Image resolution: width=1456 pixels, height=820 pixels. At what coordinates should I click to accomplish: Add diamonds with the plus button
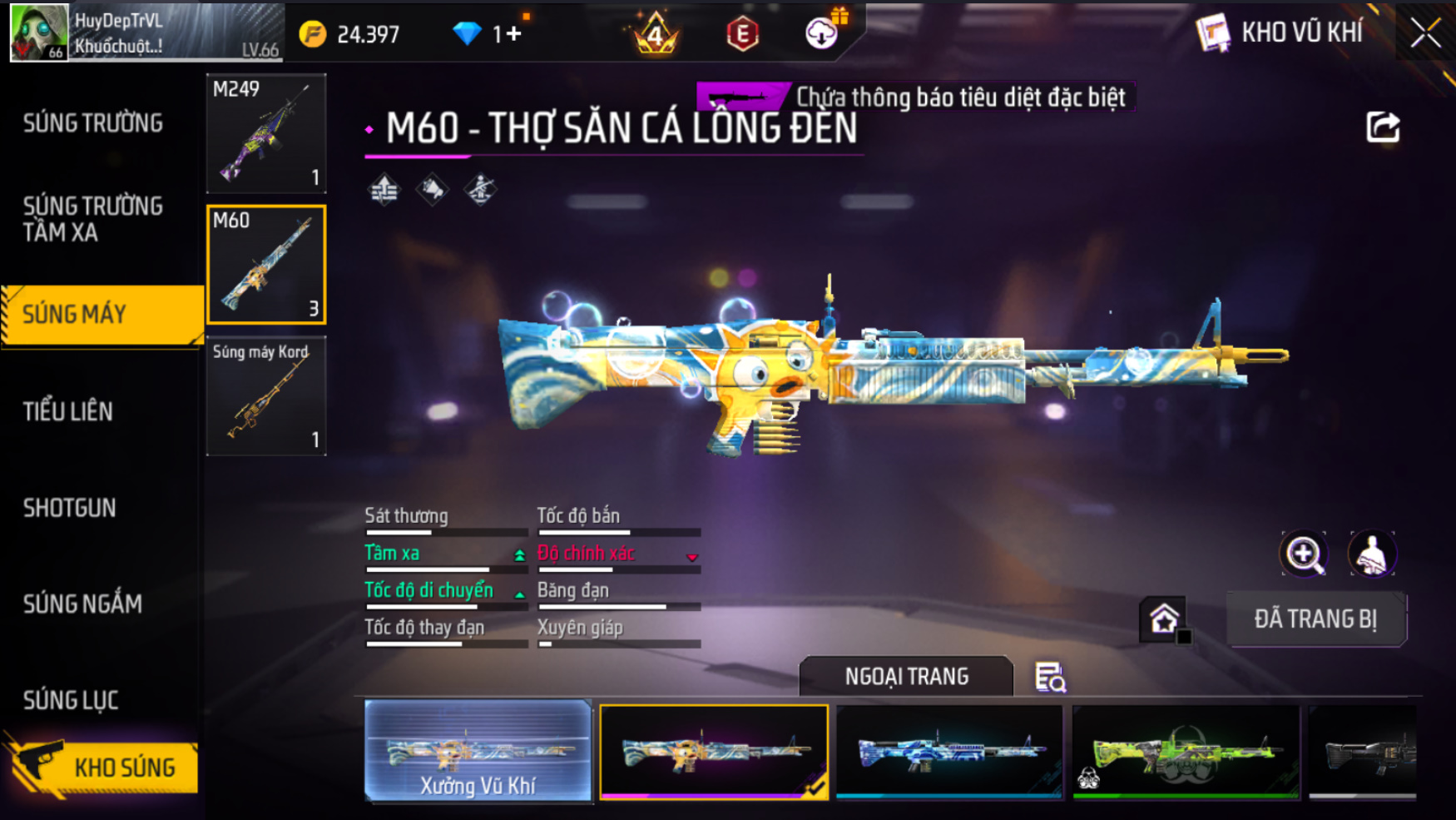click(x=513, y=34)
